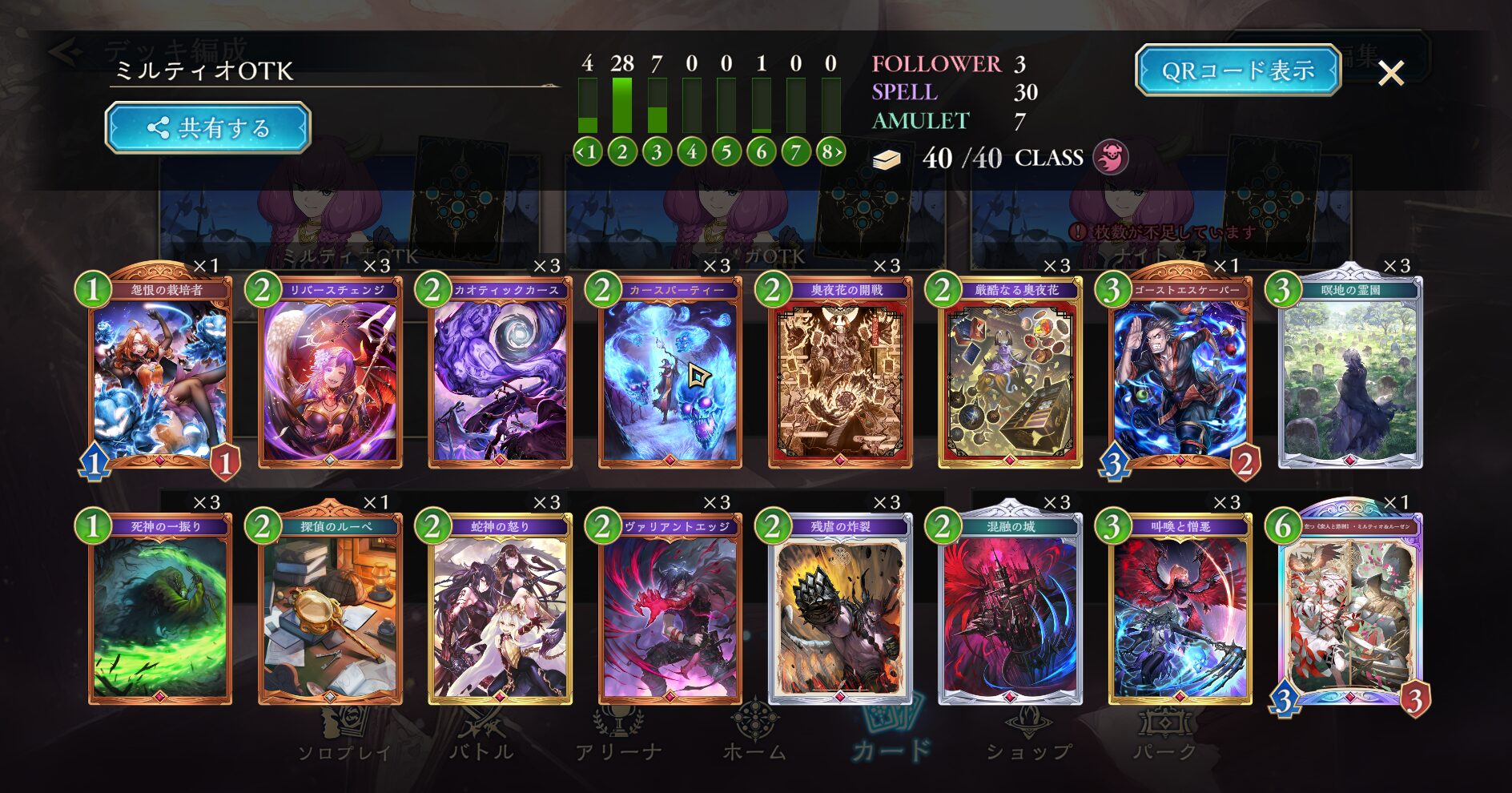Close the deck view with the X
The width and height of the screenshot is (1512, 793).
point(1391,74)
